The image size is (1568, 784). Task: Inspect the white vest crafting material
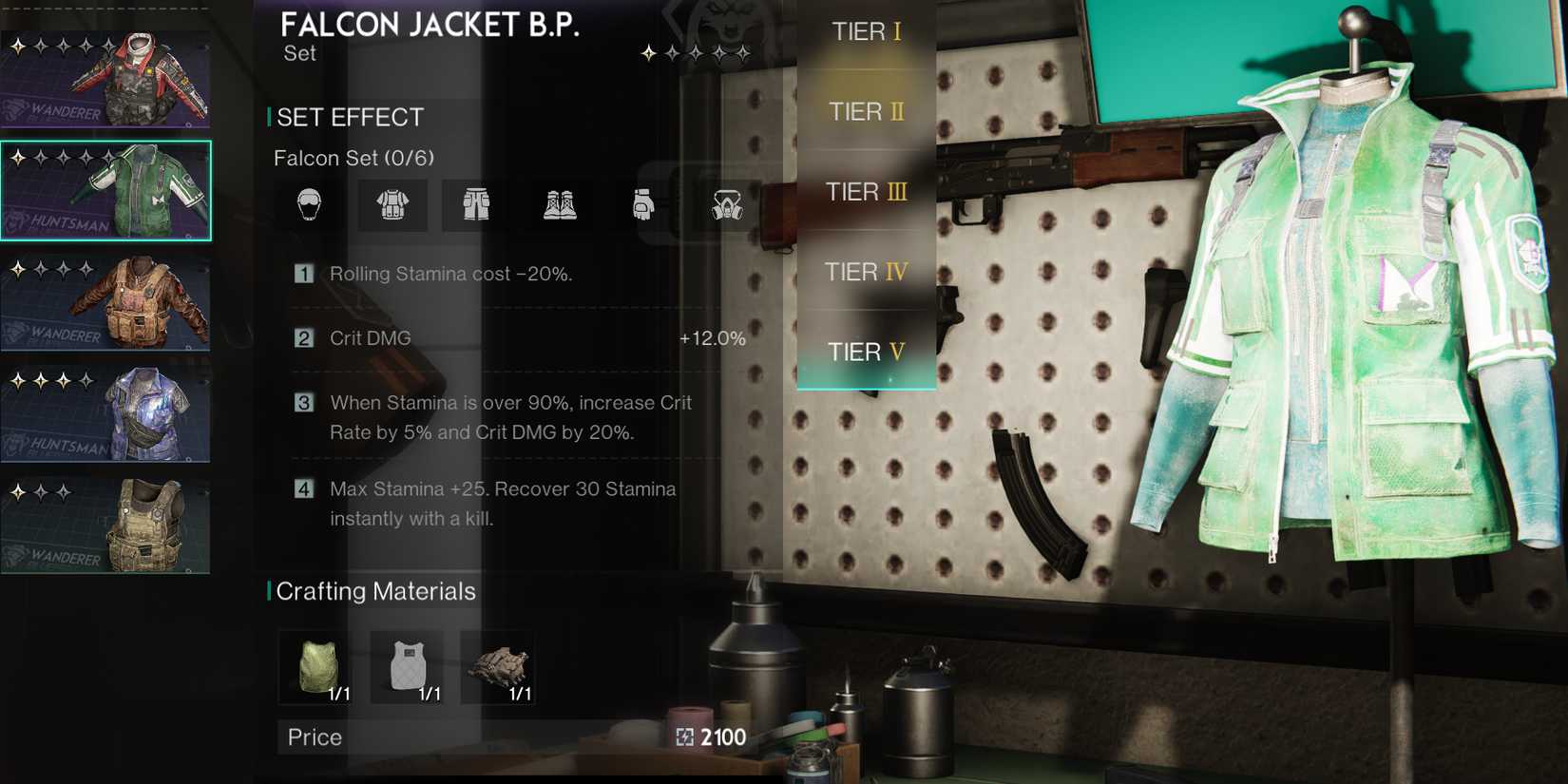pos(408,667)
